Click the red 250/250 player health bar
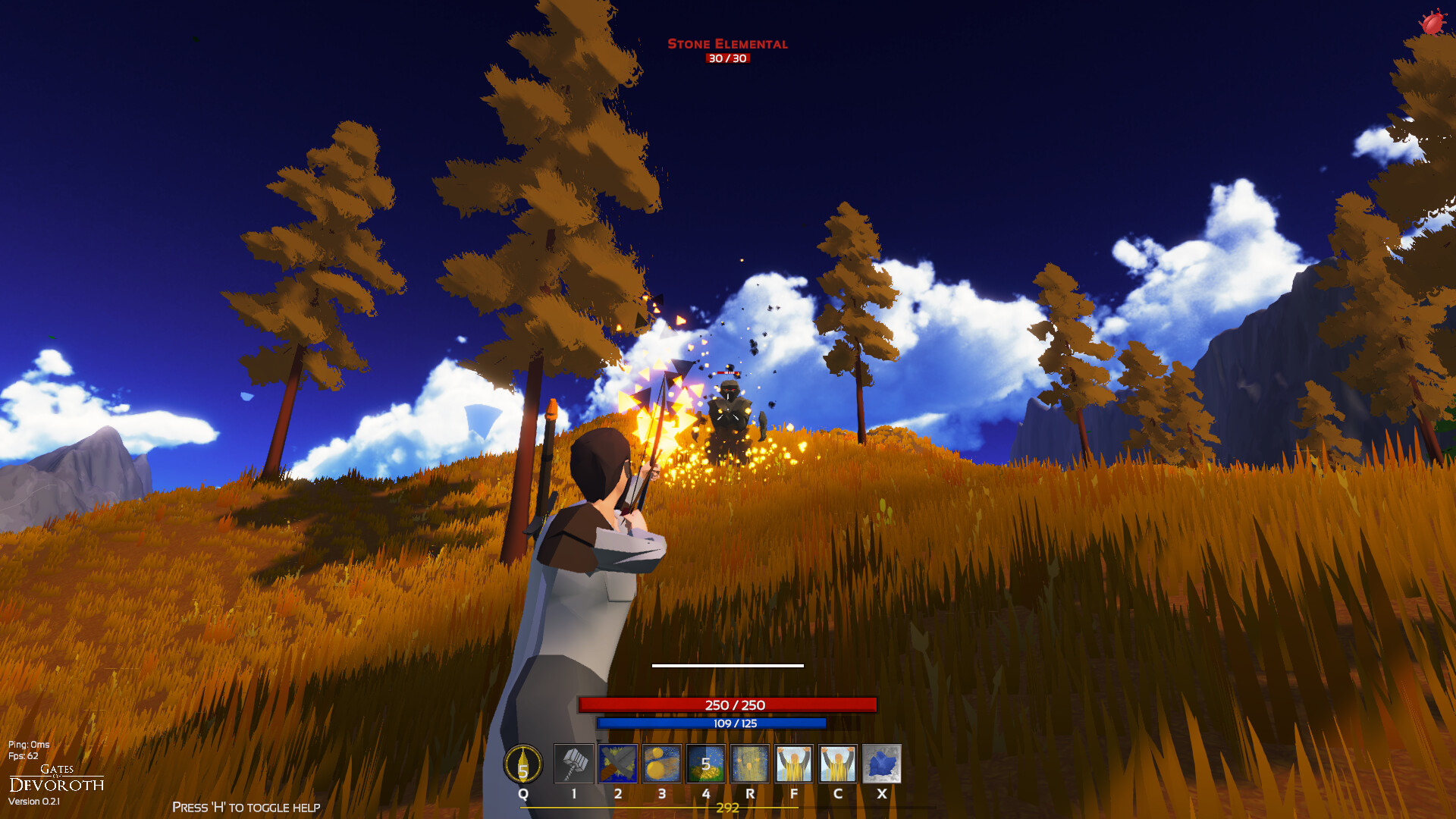Image resolution: width=1456 pixels, height=819 pixels. [727, 704]
